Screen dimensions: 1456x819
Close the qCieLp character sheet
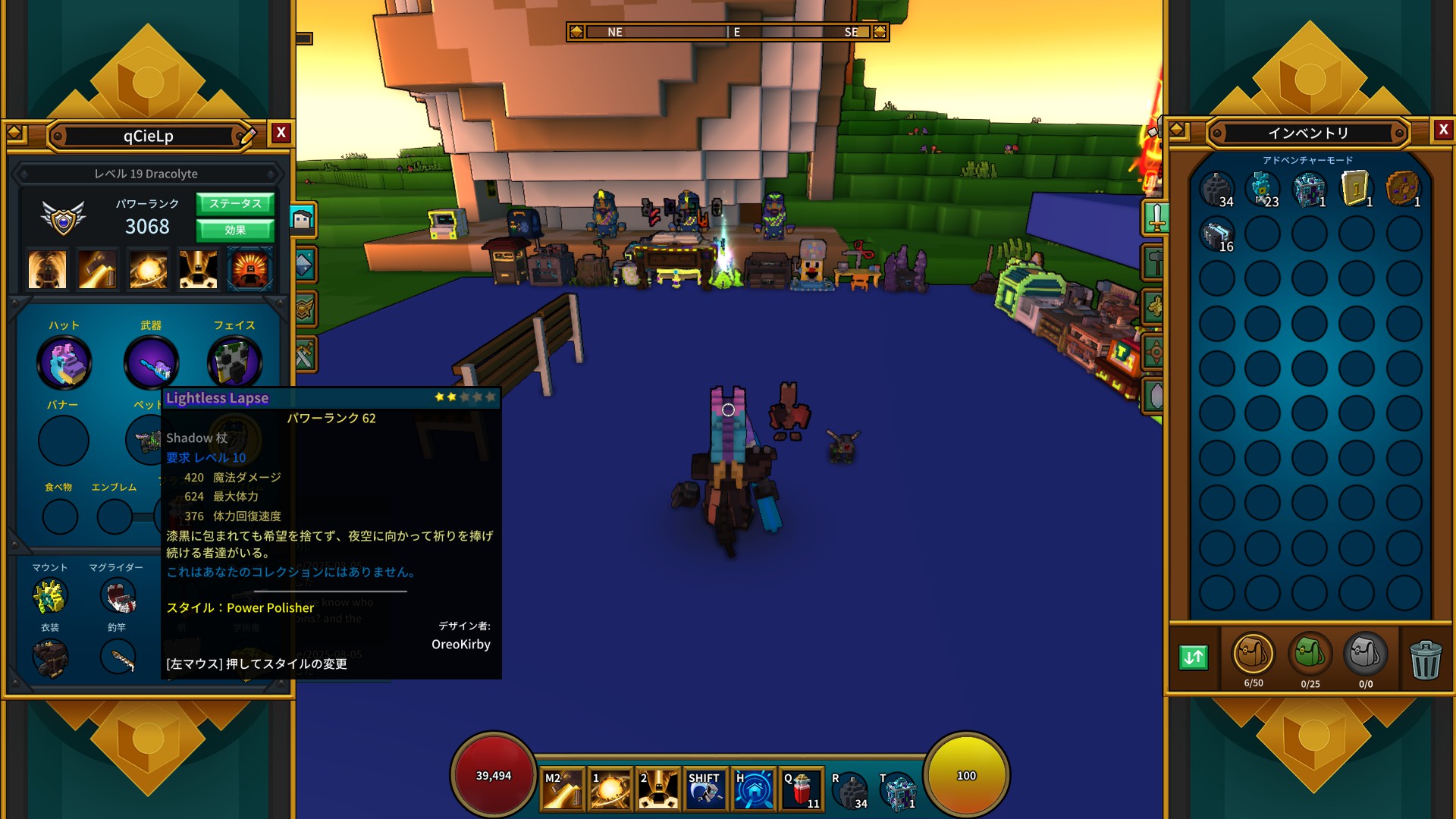(x=281, y=133)
